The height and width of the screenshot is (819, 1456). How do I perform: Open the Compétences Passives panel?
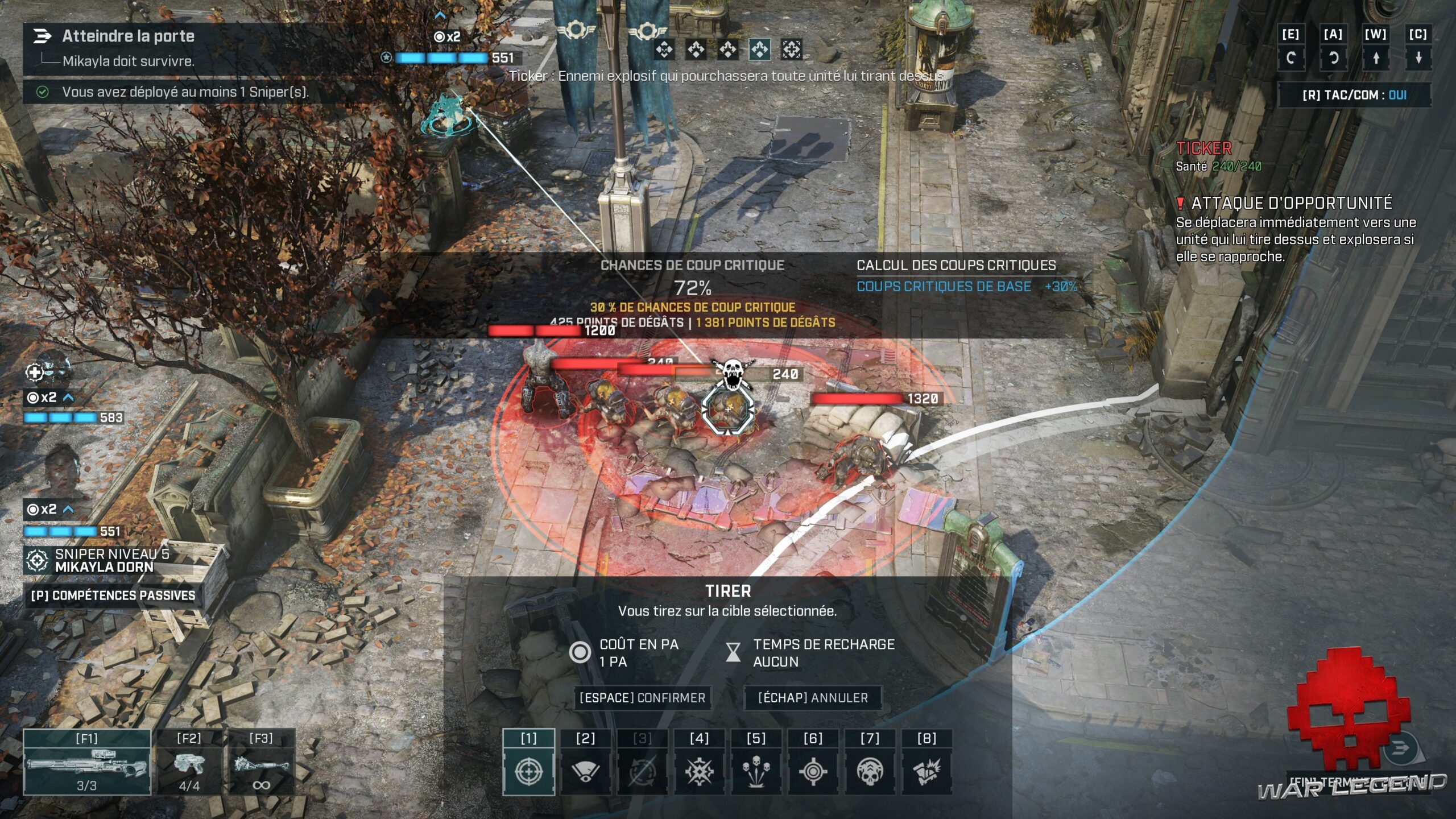(113, 595)
